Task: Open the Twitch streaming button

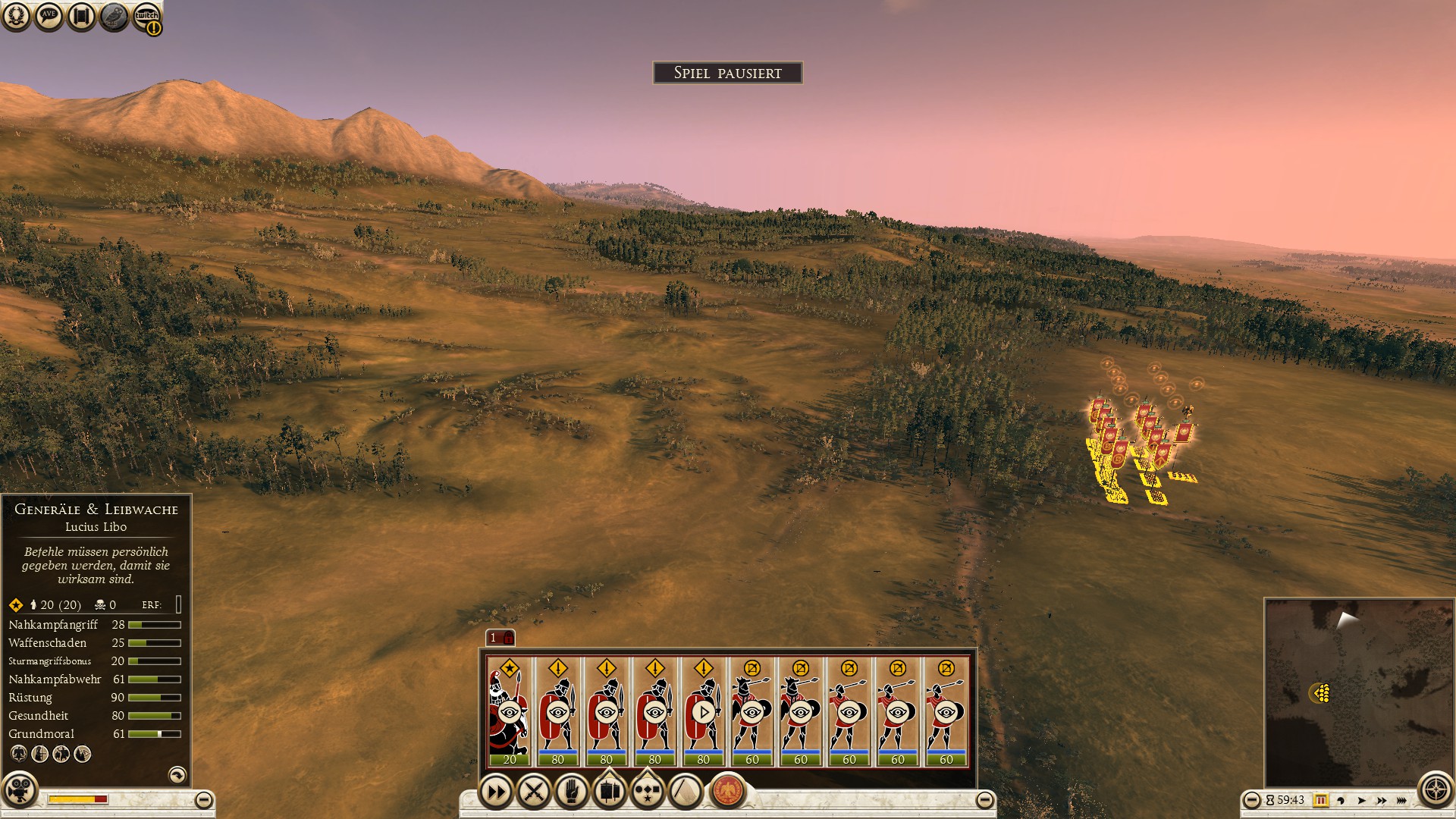Action: 146,16
